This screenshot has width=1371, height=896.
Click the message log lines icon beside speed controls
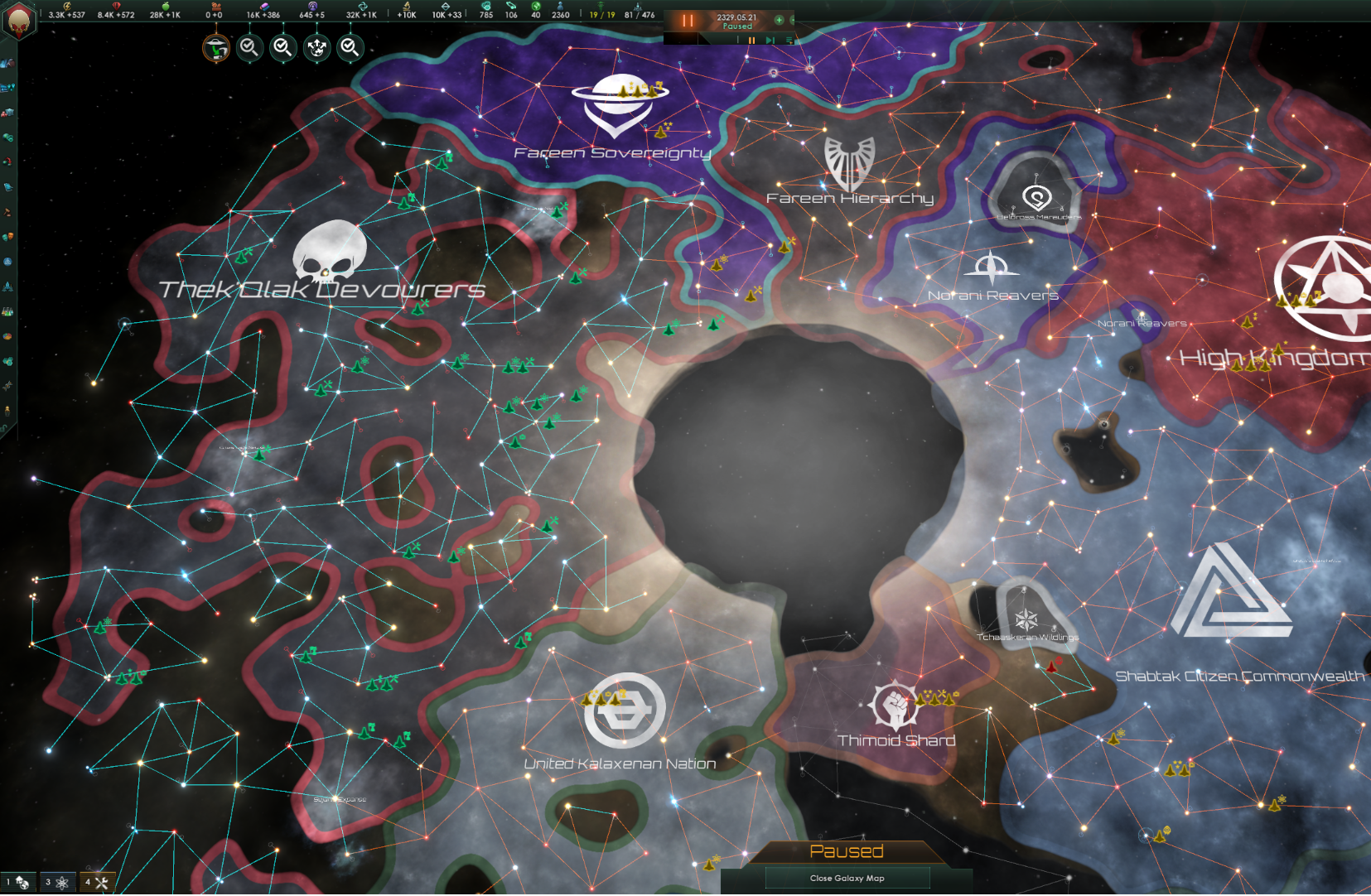[789, 40]
